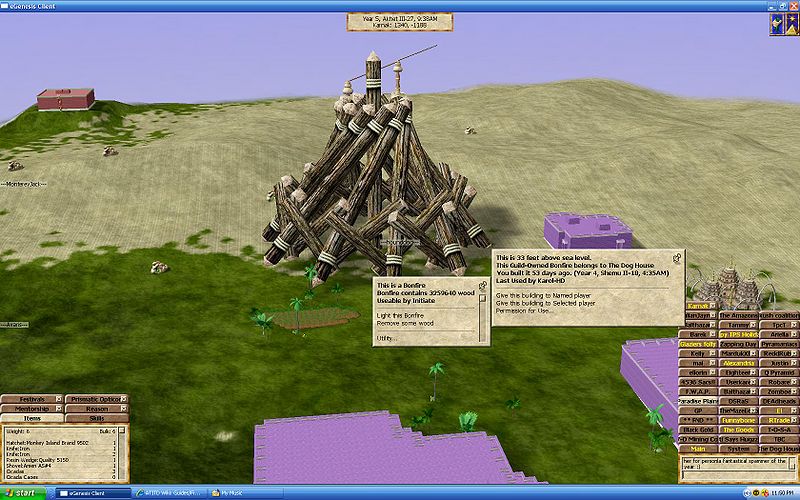Open the Mentorship tab
The width and height of the screenshot is (800, 500).
[x=32, y=408]
